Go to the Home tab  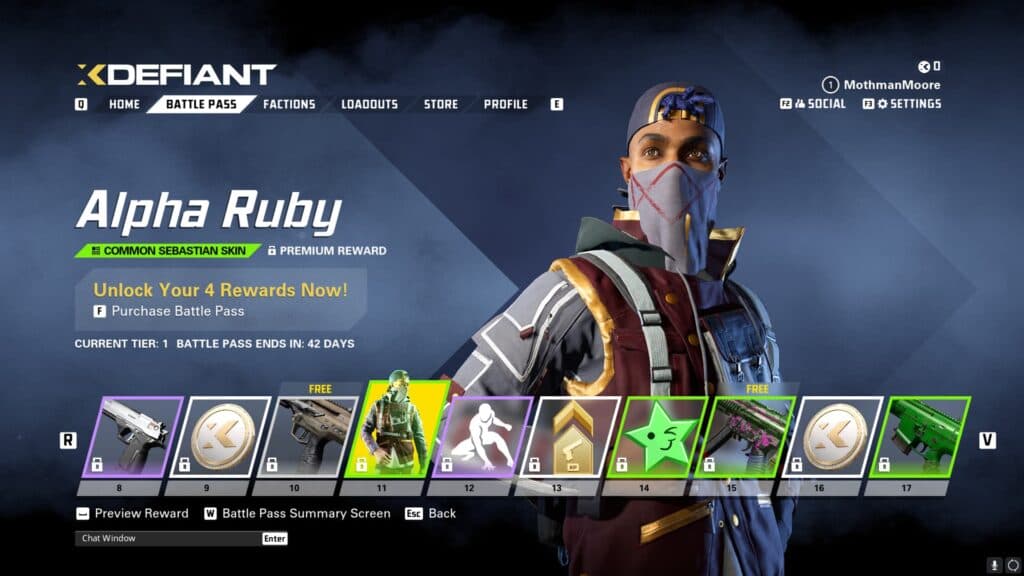(124, 104)
